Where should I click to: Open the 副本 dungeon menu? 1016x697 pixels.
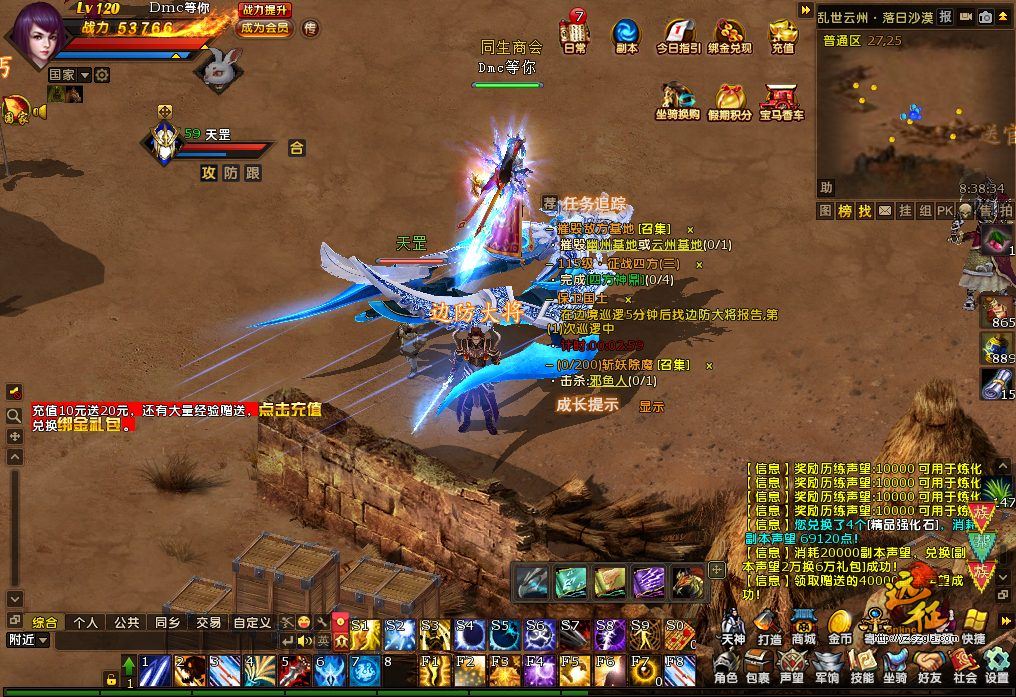point(627,34)
